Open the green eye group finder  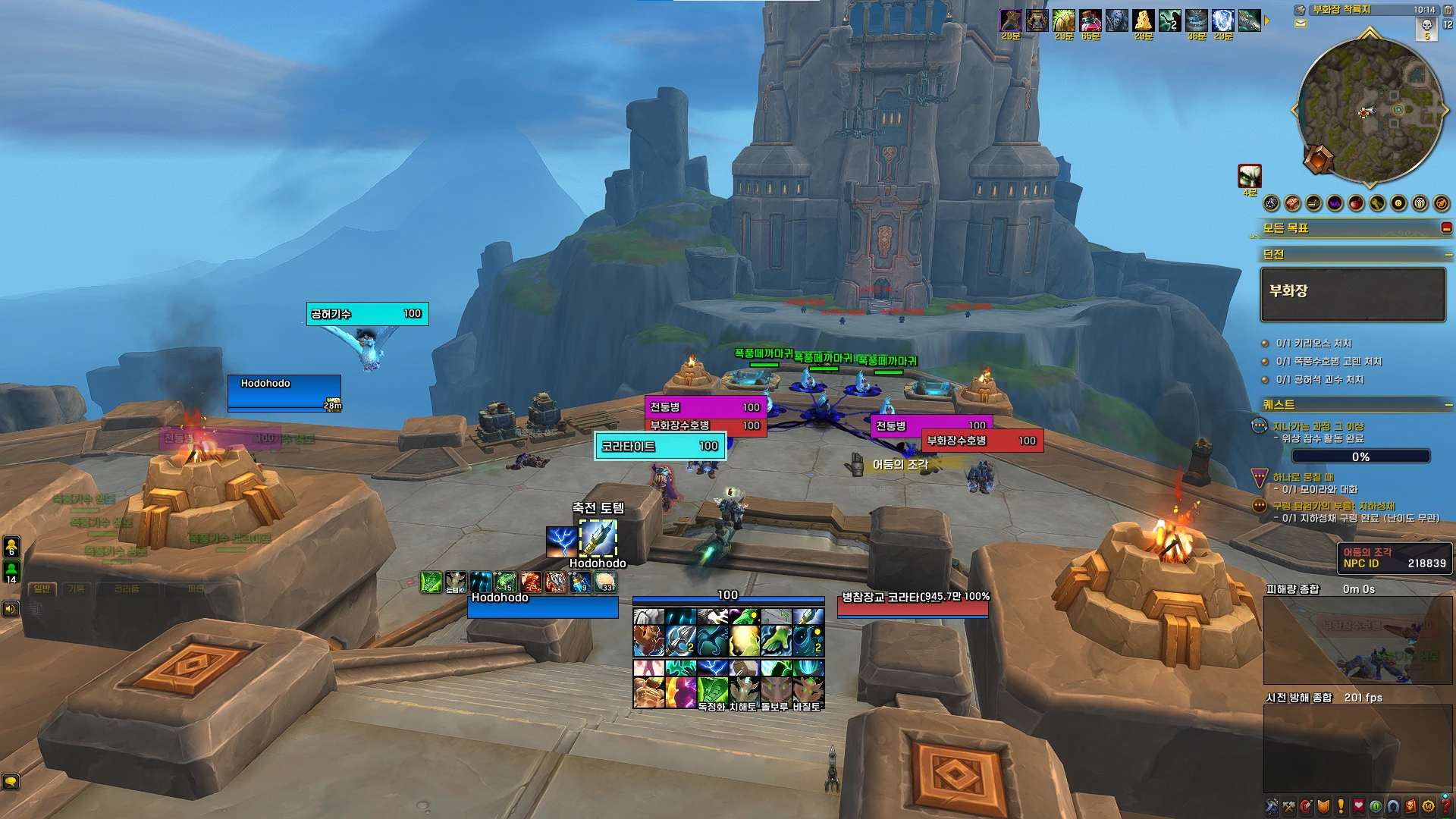(x=1376, y=807)
